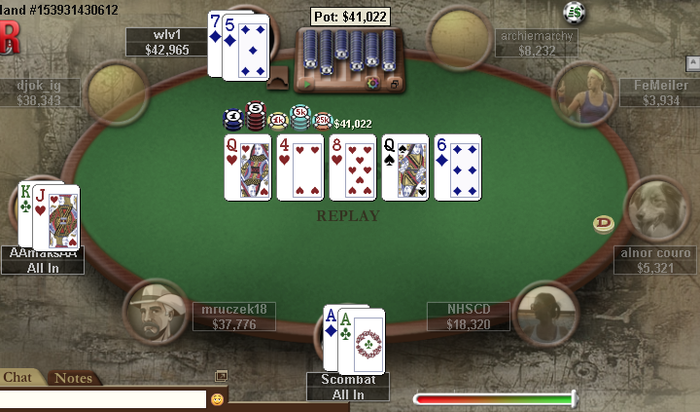
Task: Select archiemarchy's player name plate
Action: 537,42
